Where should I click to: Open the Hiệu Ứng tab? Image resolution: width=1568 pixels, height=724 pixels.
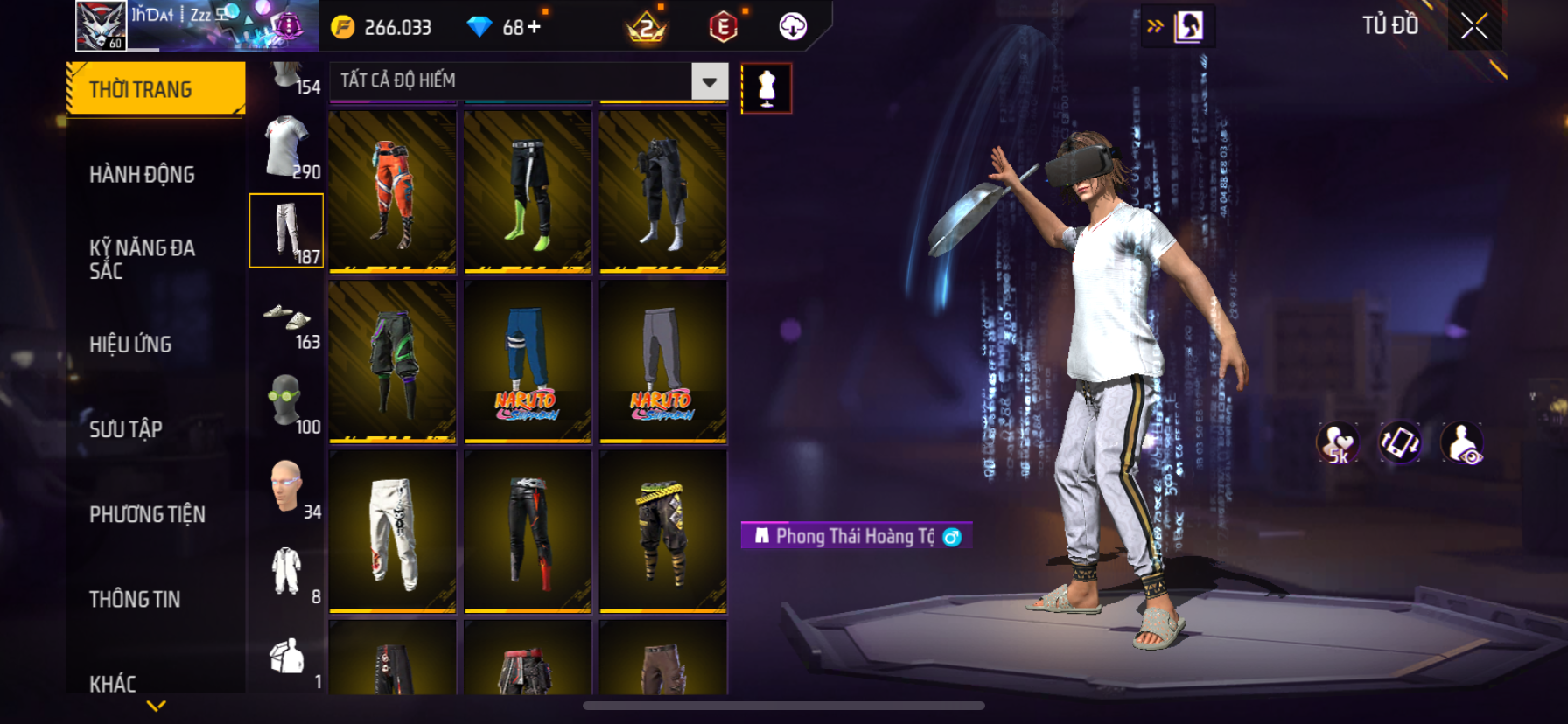130,345
